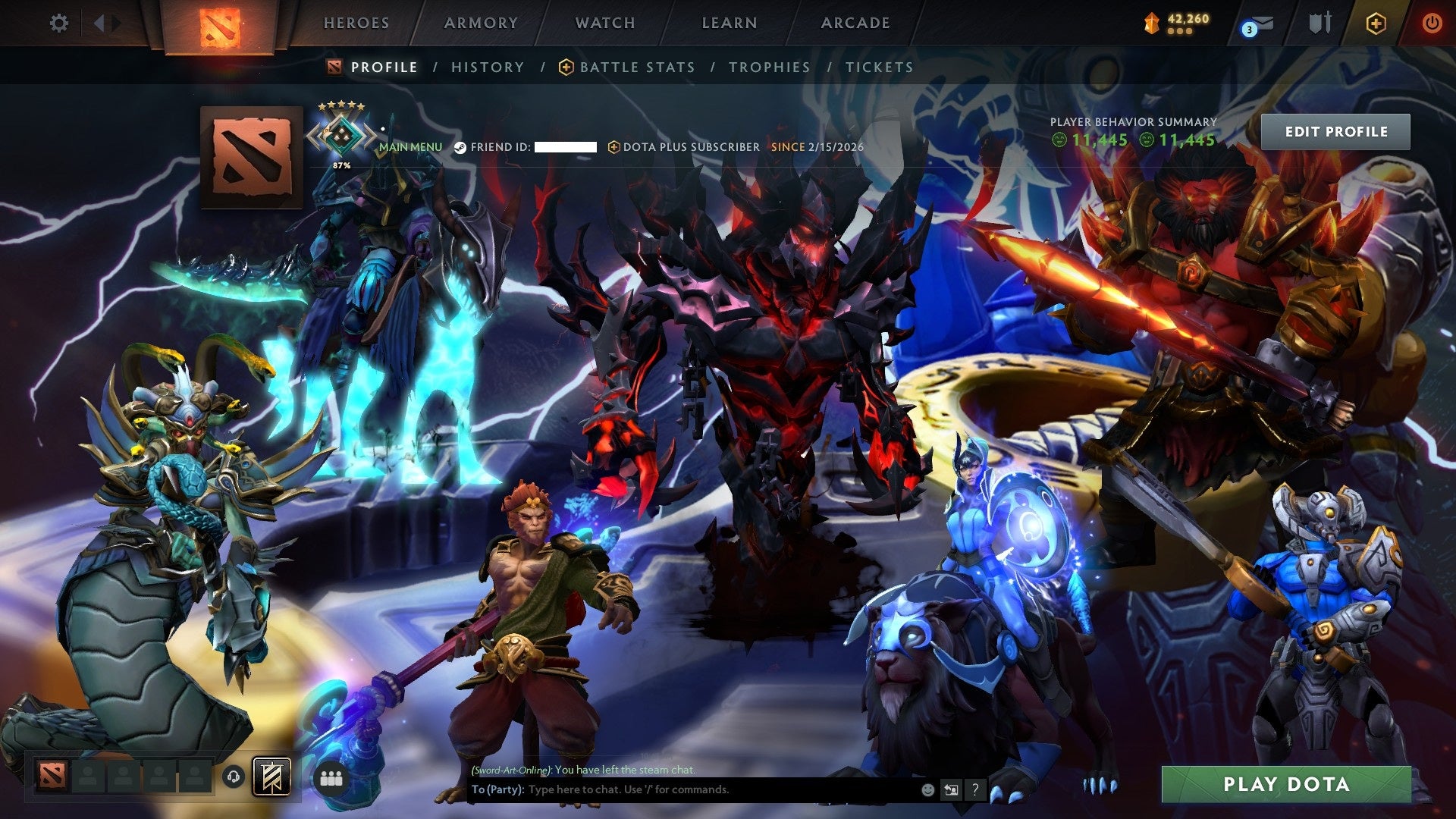Viewport: 1456px width, 819px height.
Task: Click the shield and sword conduct icon
Action: pos(1321,23)
